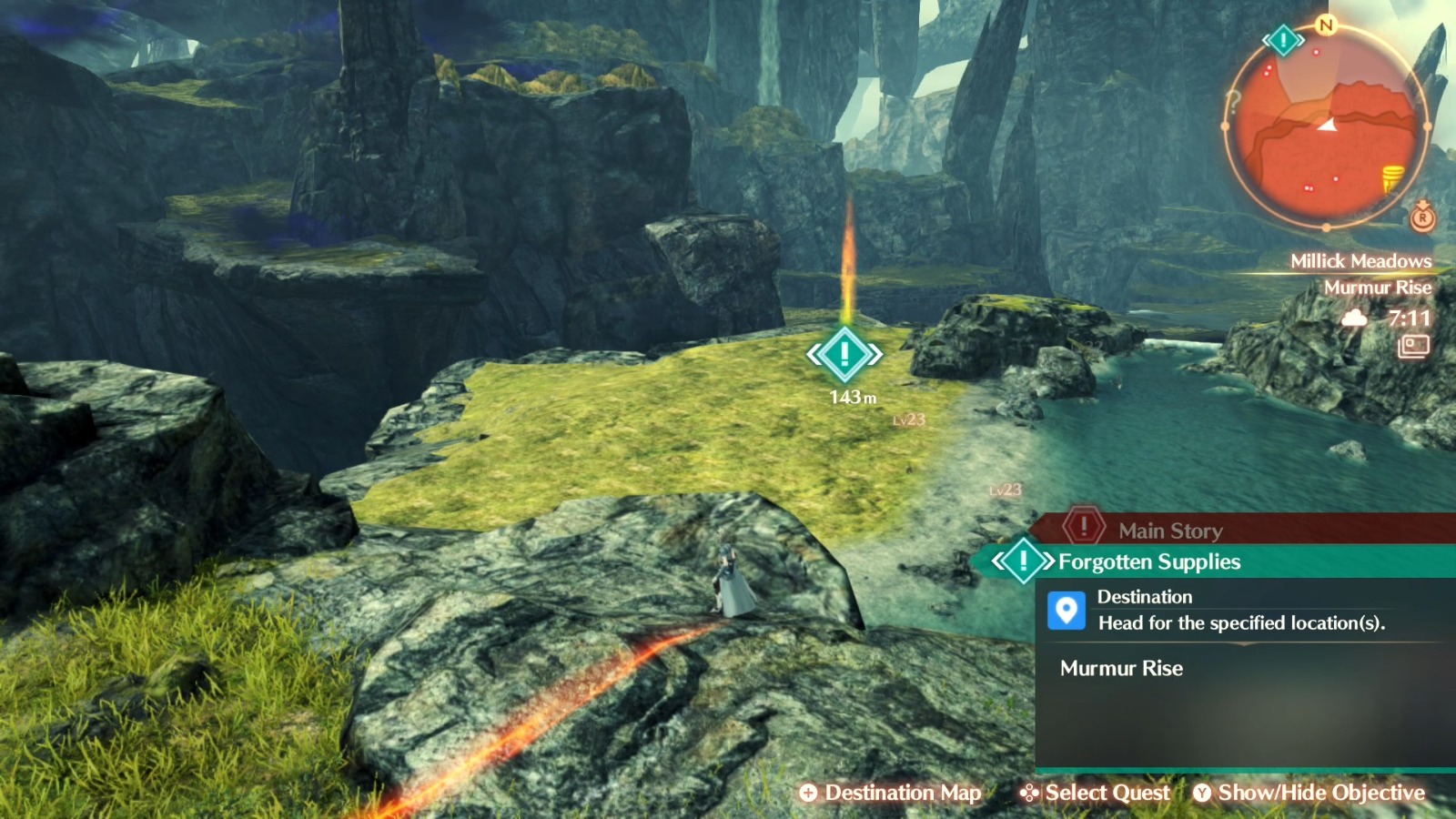1456x819 pixels.
Task: Click the green quest marker on the minimap
Action: tap(1283, 40)
